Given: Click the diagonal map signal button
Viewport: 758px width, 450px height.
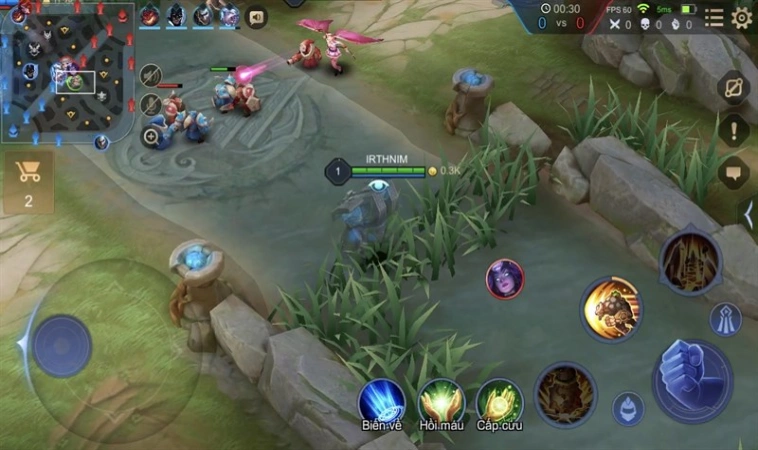Looking at the screenshot, I should 735,87.
